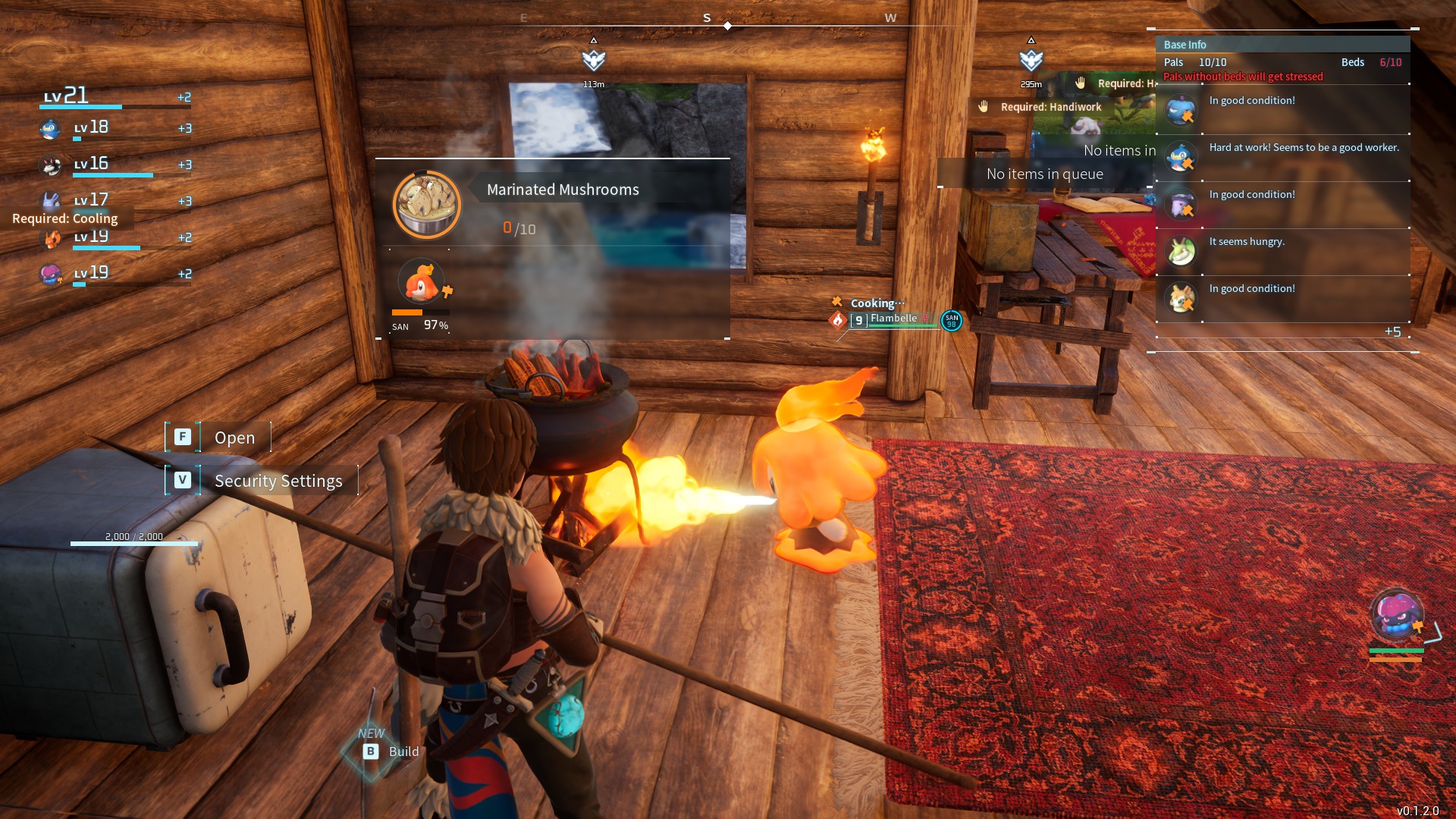Screen dimensions: 1456x819
Task: Choose the level 16 party Pal
Action: (50, 165)
